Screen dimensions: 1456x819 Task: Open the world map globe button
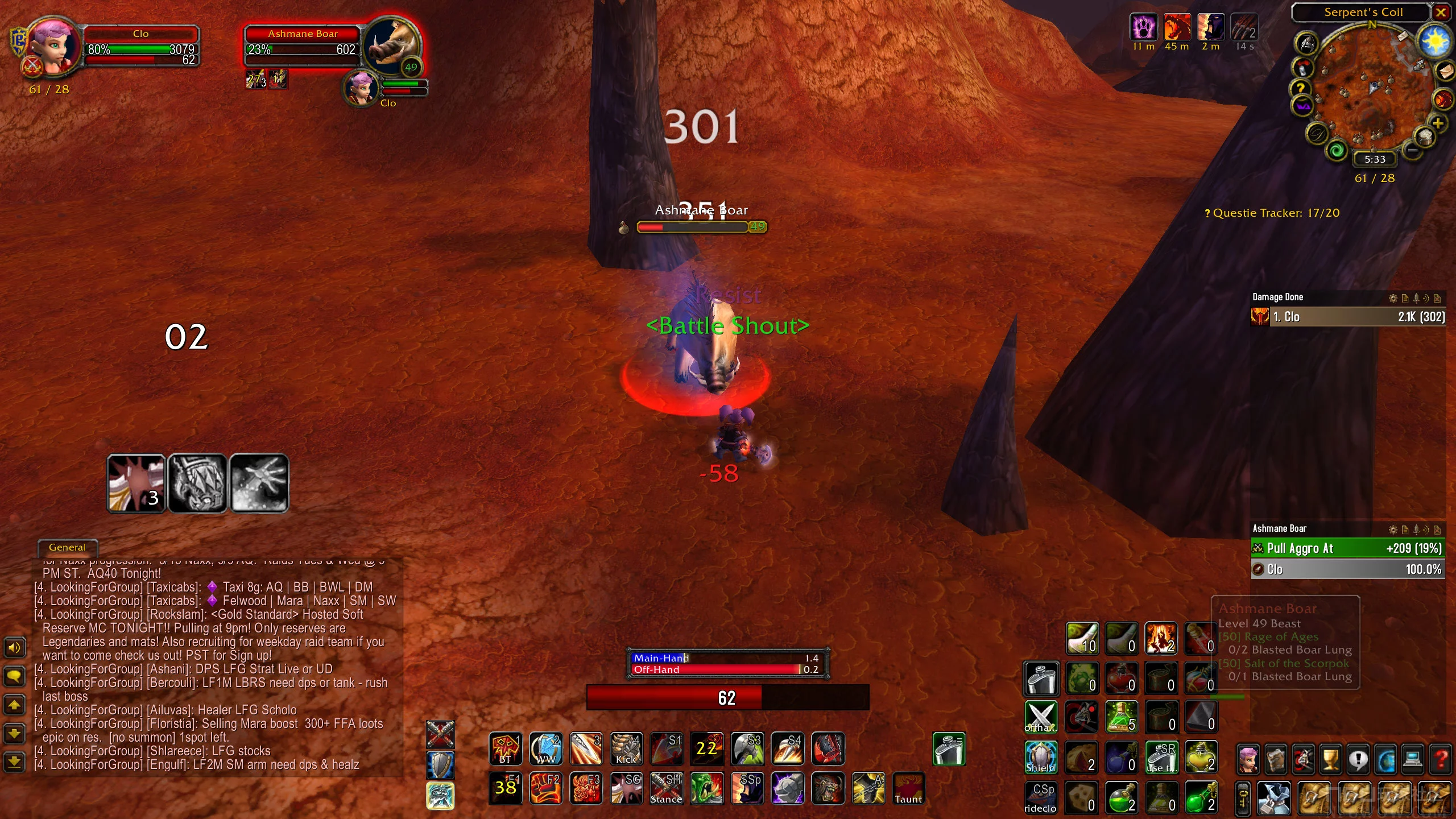(1385, 759)
